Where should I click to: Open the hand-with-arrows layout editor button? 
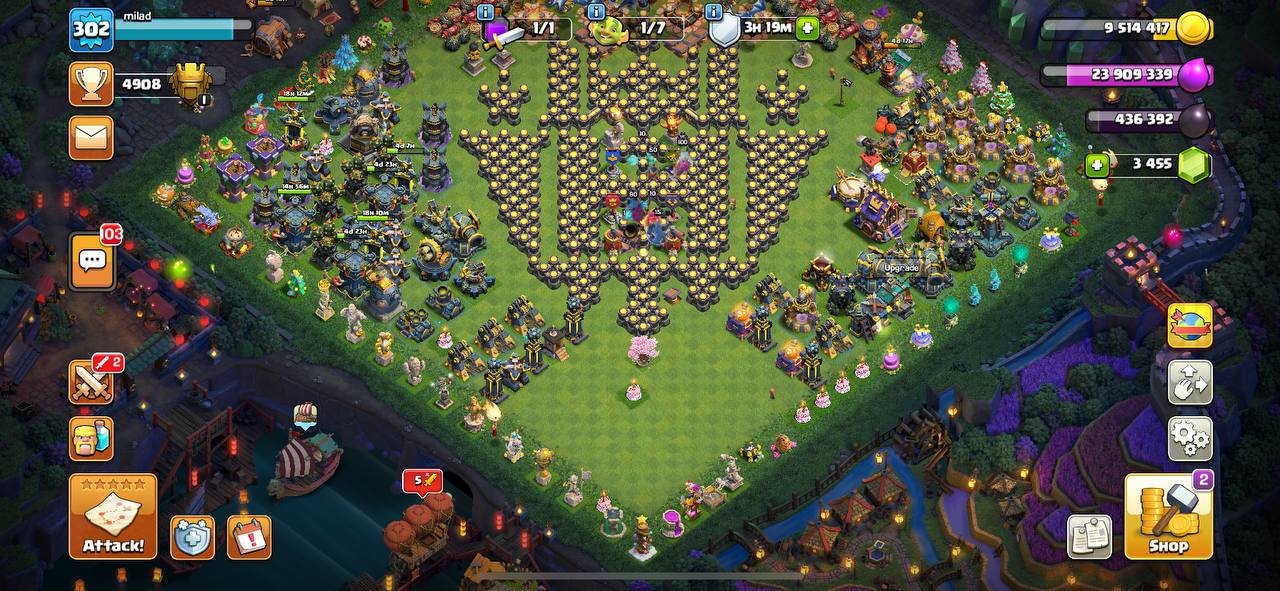1190,382
